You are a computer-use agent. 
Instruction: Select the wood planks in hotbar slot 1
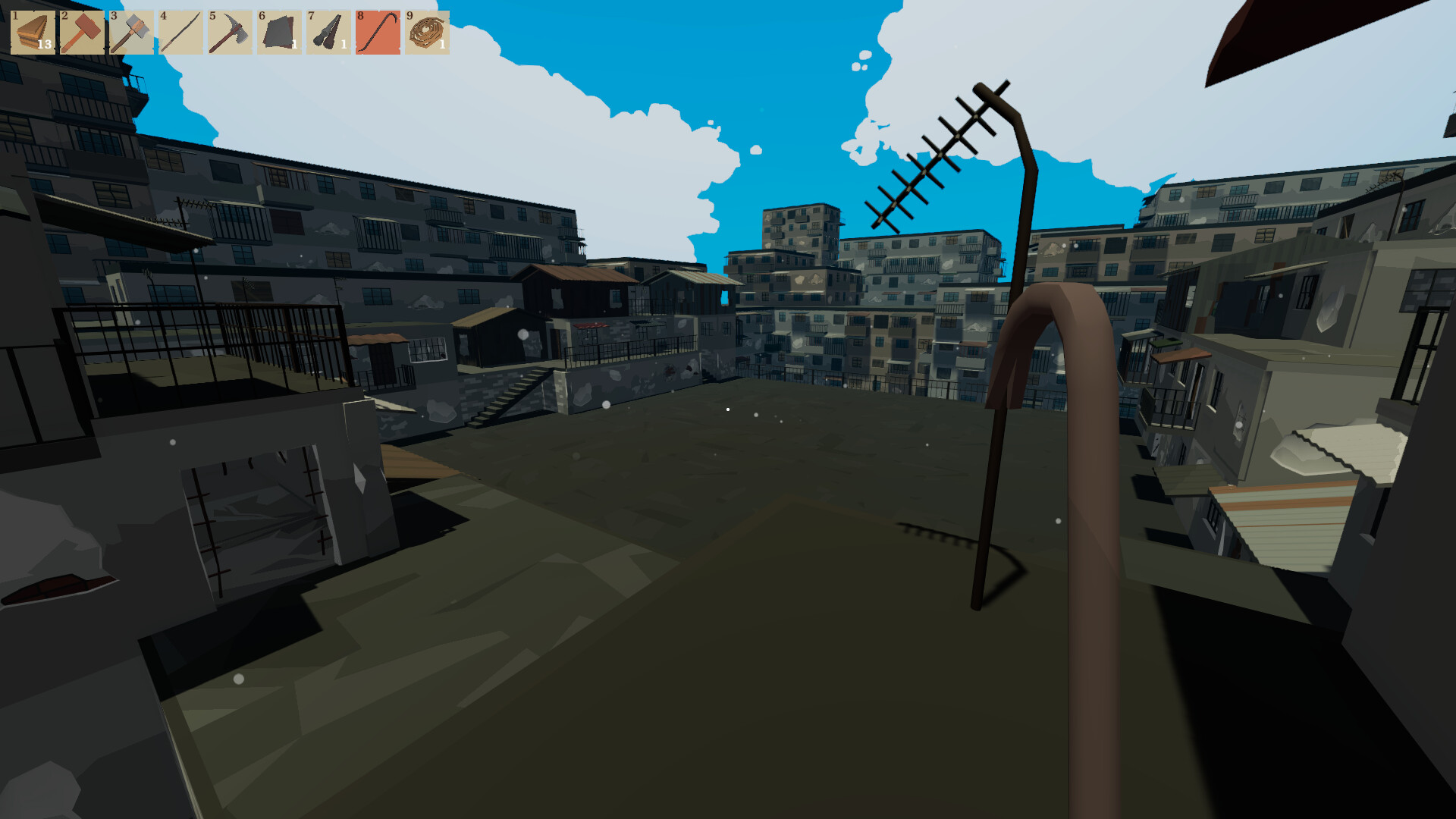tap(32, 32)
